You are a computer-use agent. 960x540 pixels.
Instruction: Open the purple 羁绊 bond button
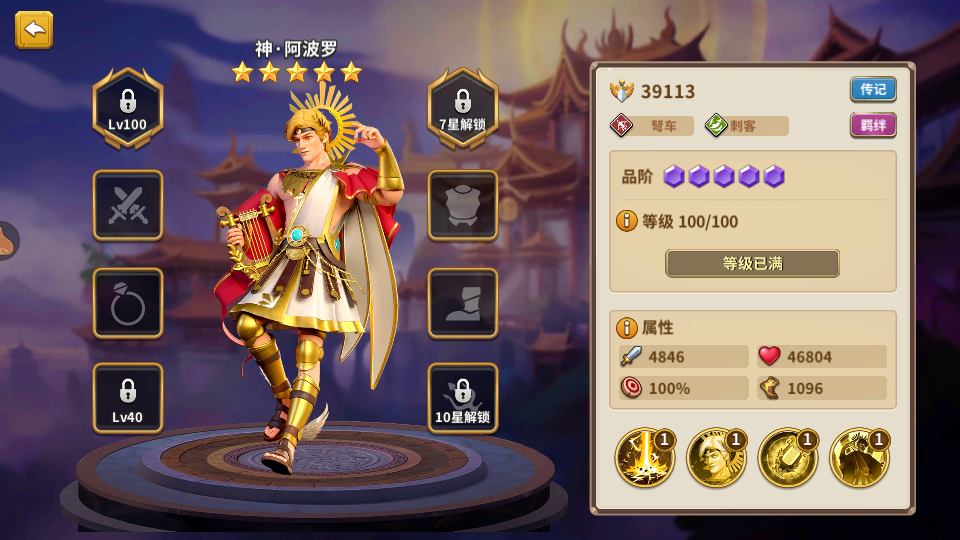point(873,125)
